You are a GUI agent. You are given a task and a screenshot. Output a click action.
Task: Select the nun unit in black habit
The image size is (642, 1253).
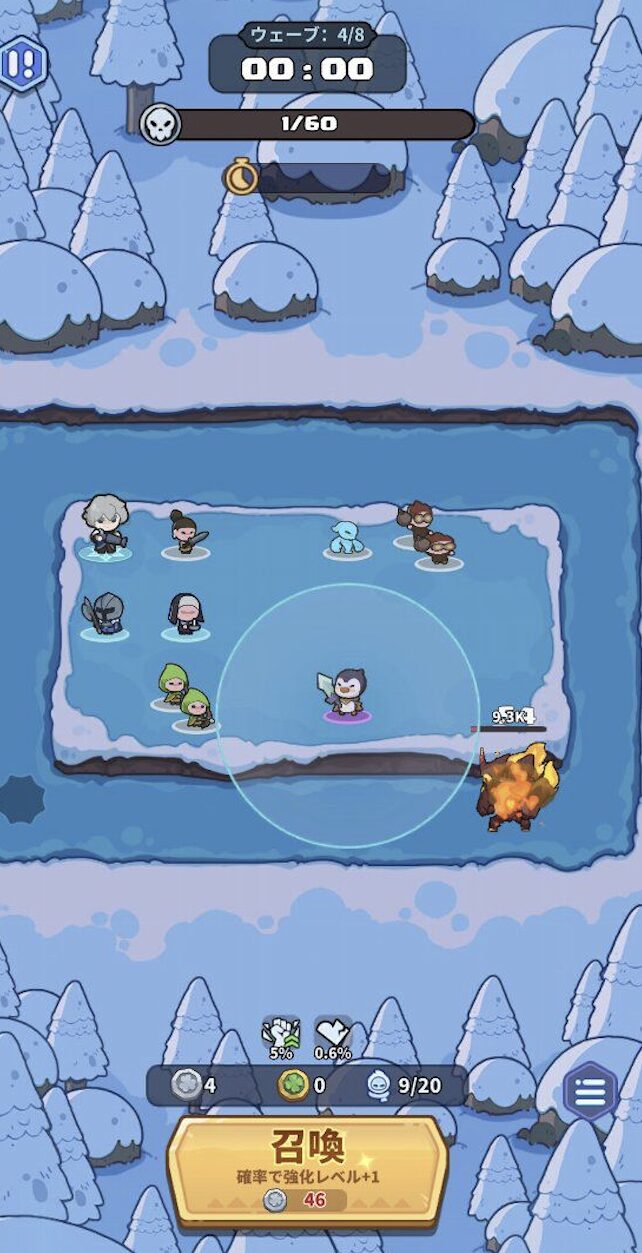click(x=185, y=613)
